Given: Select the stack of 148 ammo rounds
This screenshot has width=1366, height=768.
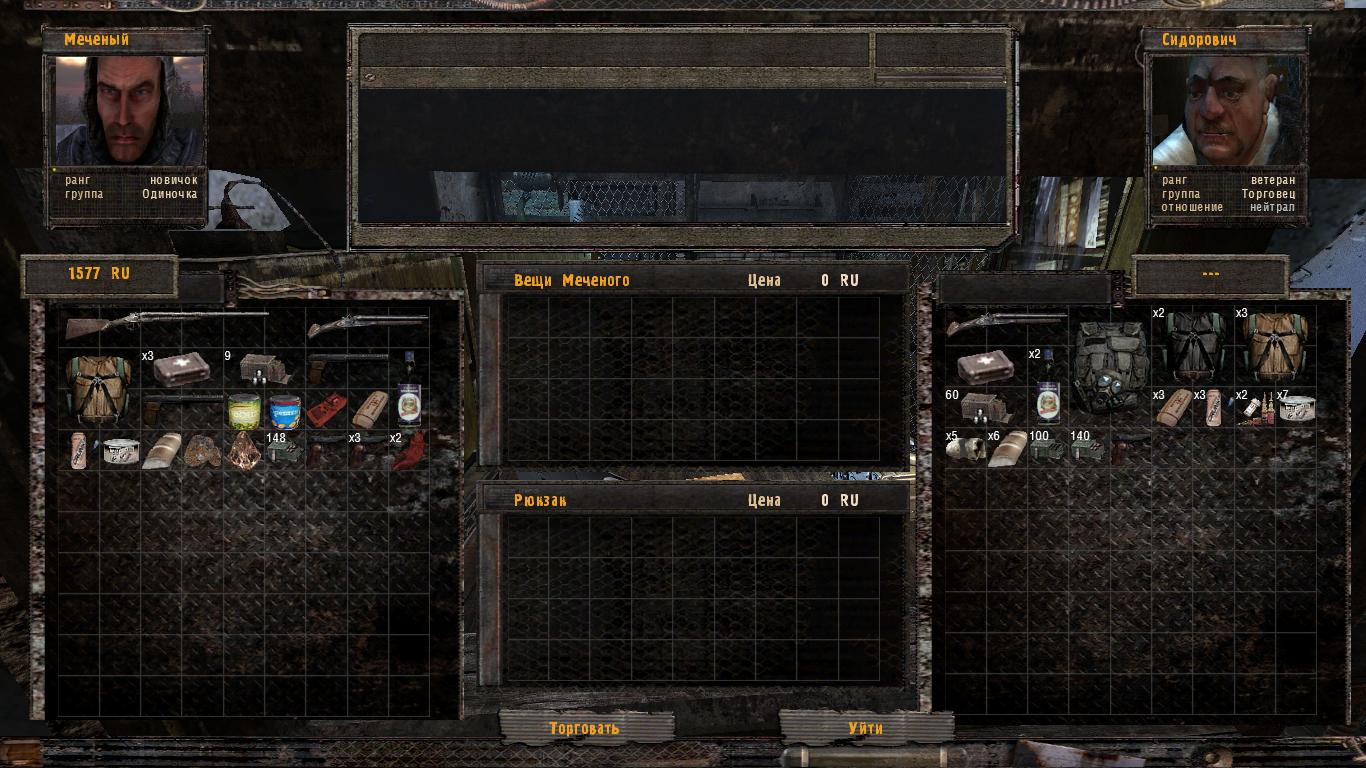Looking at the screenshot, I should tap(284, 450).
